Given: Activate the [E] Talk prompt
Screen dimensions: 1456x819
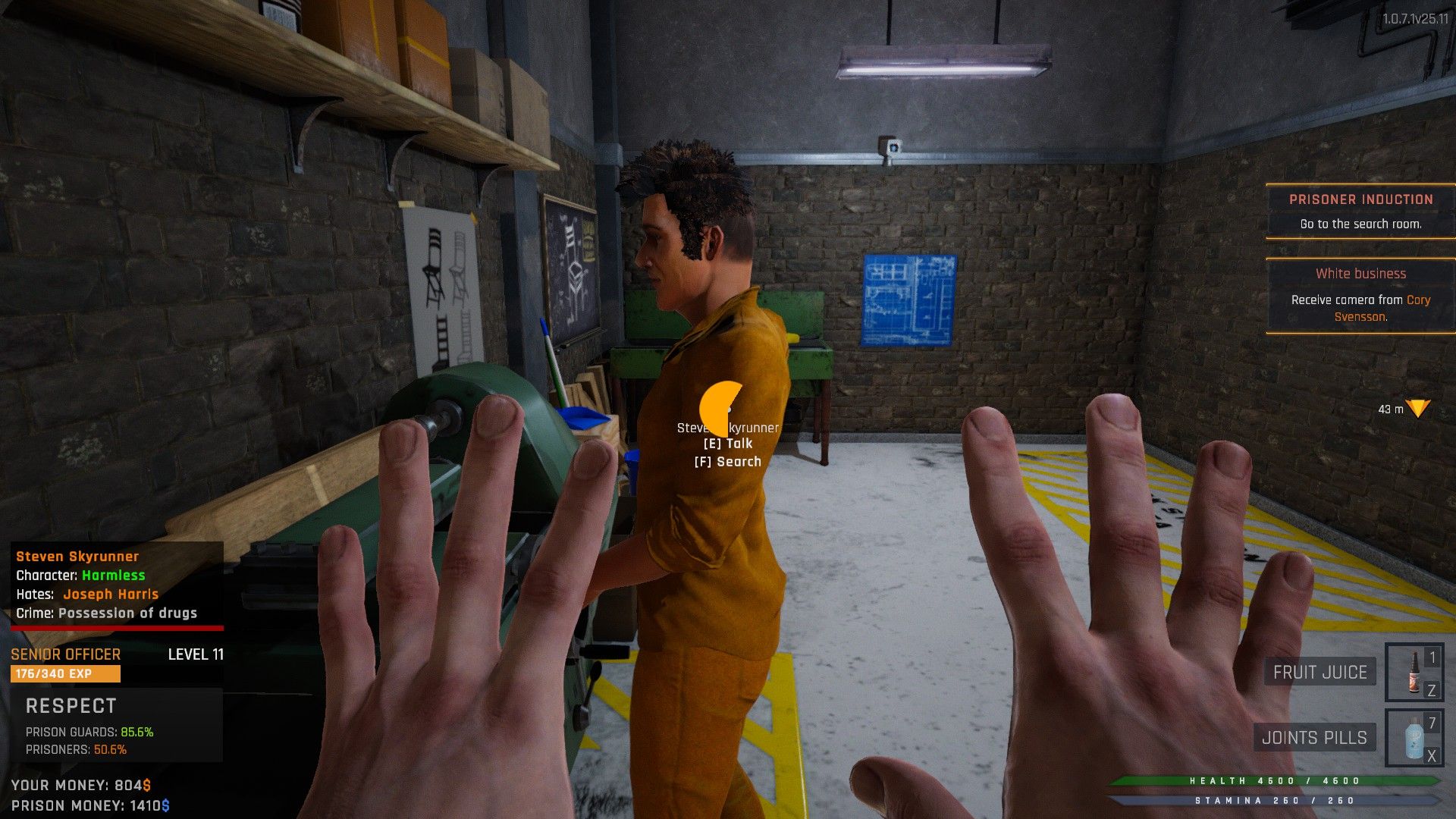Looking at the screenshot, I should (x=727, y=443).
